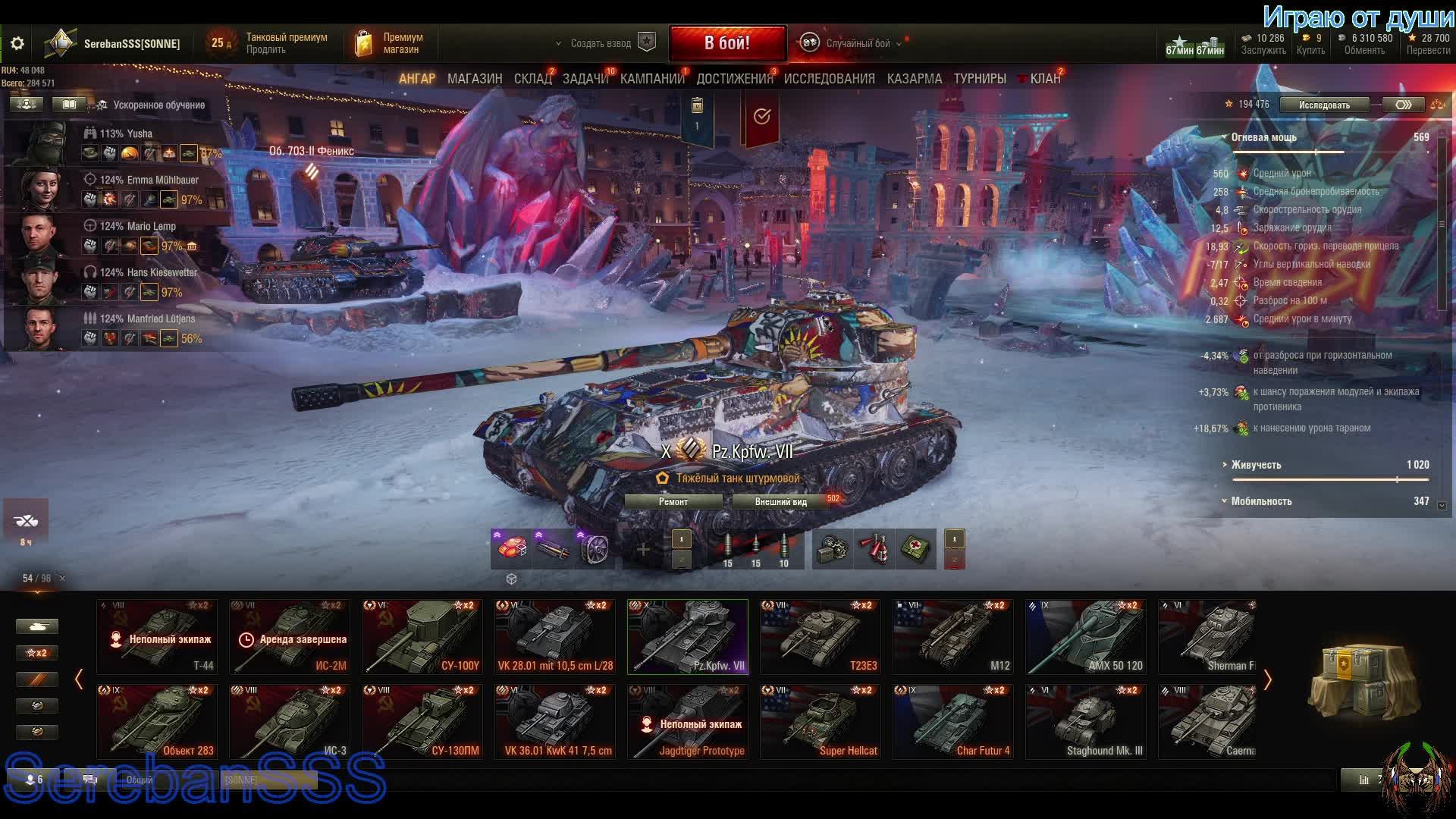Select the СУ-100Y tank in carousel
Screen dimensions: 1456x819
(x=422, y=637)
